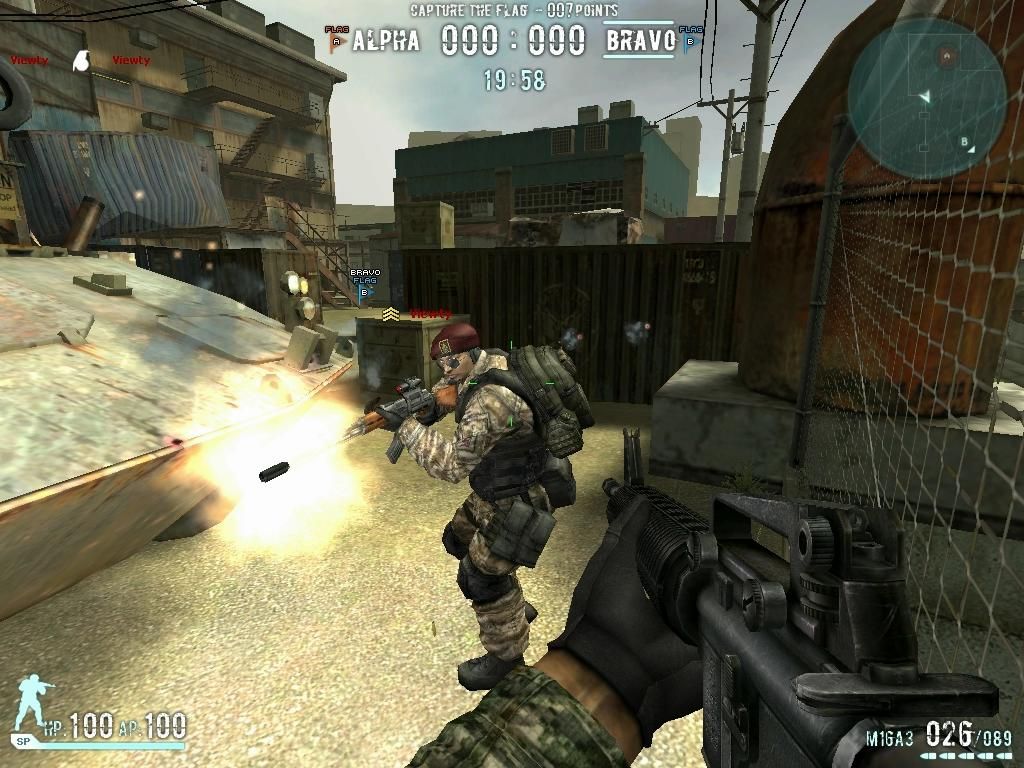This screenshot has width=1024, height=768.
Task: Select the Bravo team flag icon
Action: pyautogui.click(x=690, y=40)
